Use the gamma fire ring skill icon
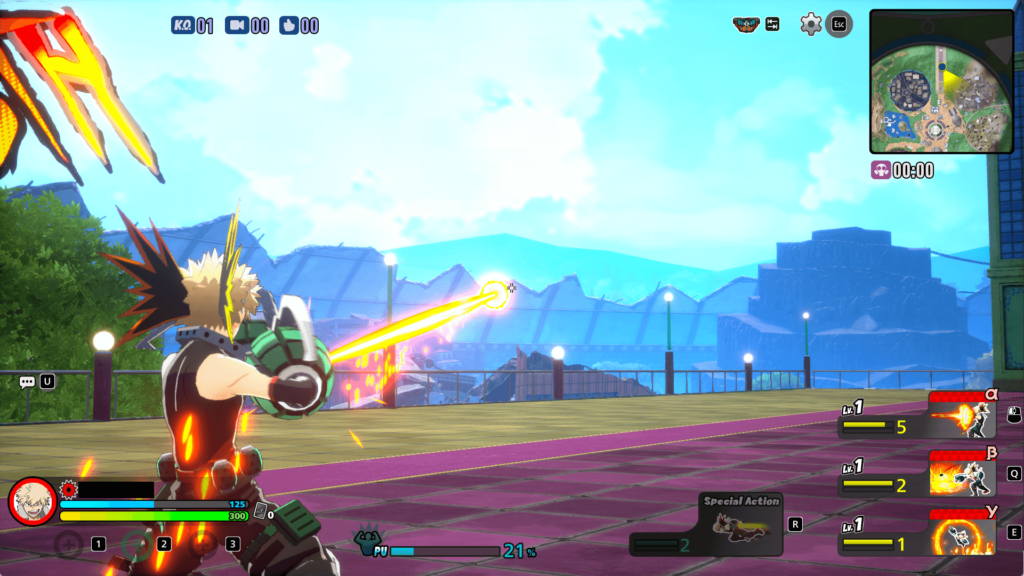This screenshot has height=576, width=1024. pyautogui.click(x=964, y=532)
